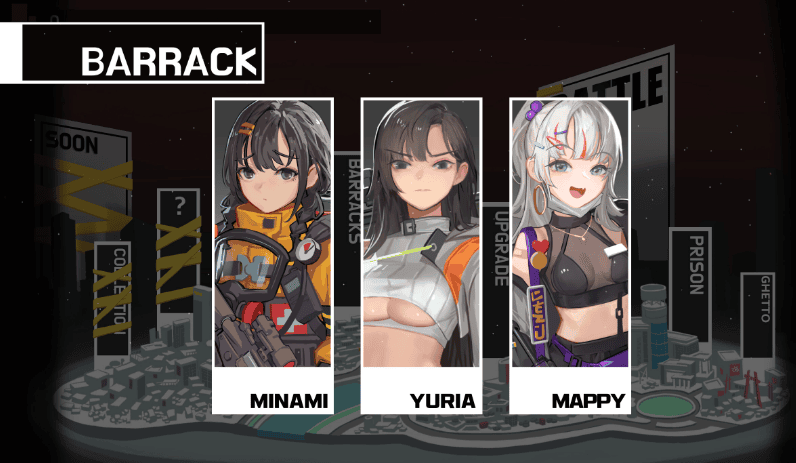Pick the Mappy character card
The image size is (796, 463).
(569, 255)
